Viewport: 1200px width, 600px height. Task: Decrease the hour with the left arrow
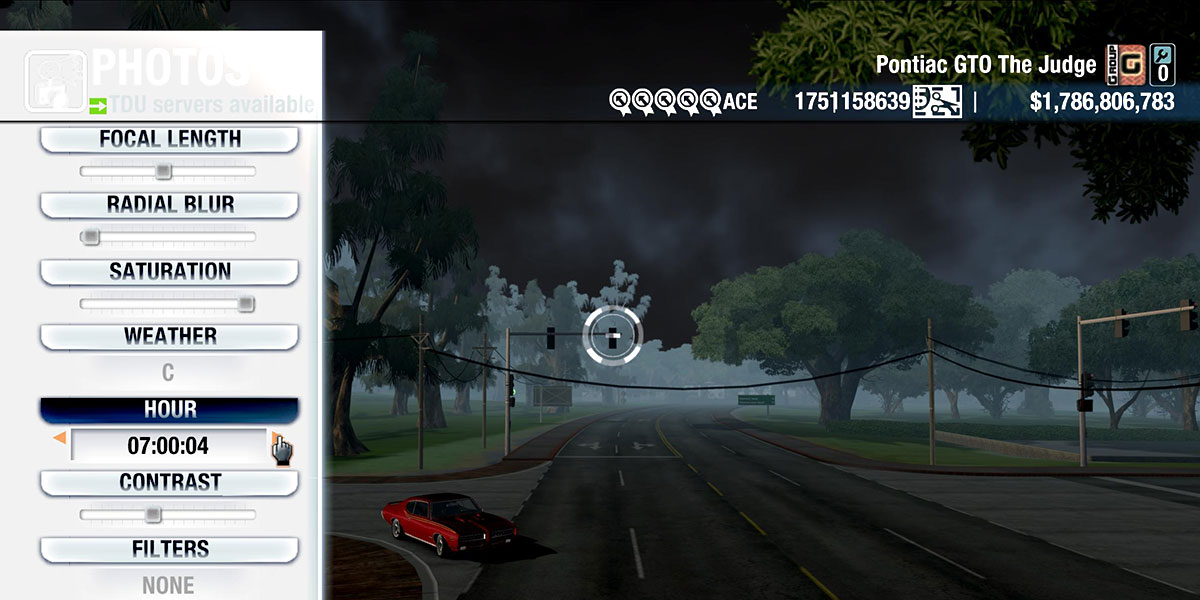pyautogui.click(x=60, y=438)
